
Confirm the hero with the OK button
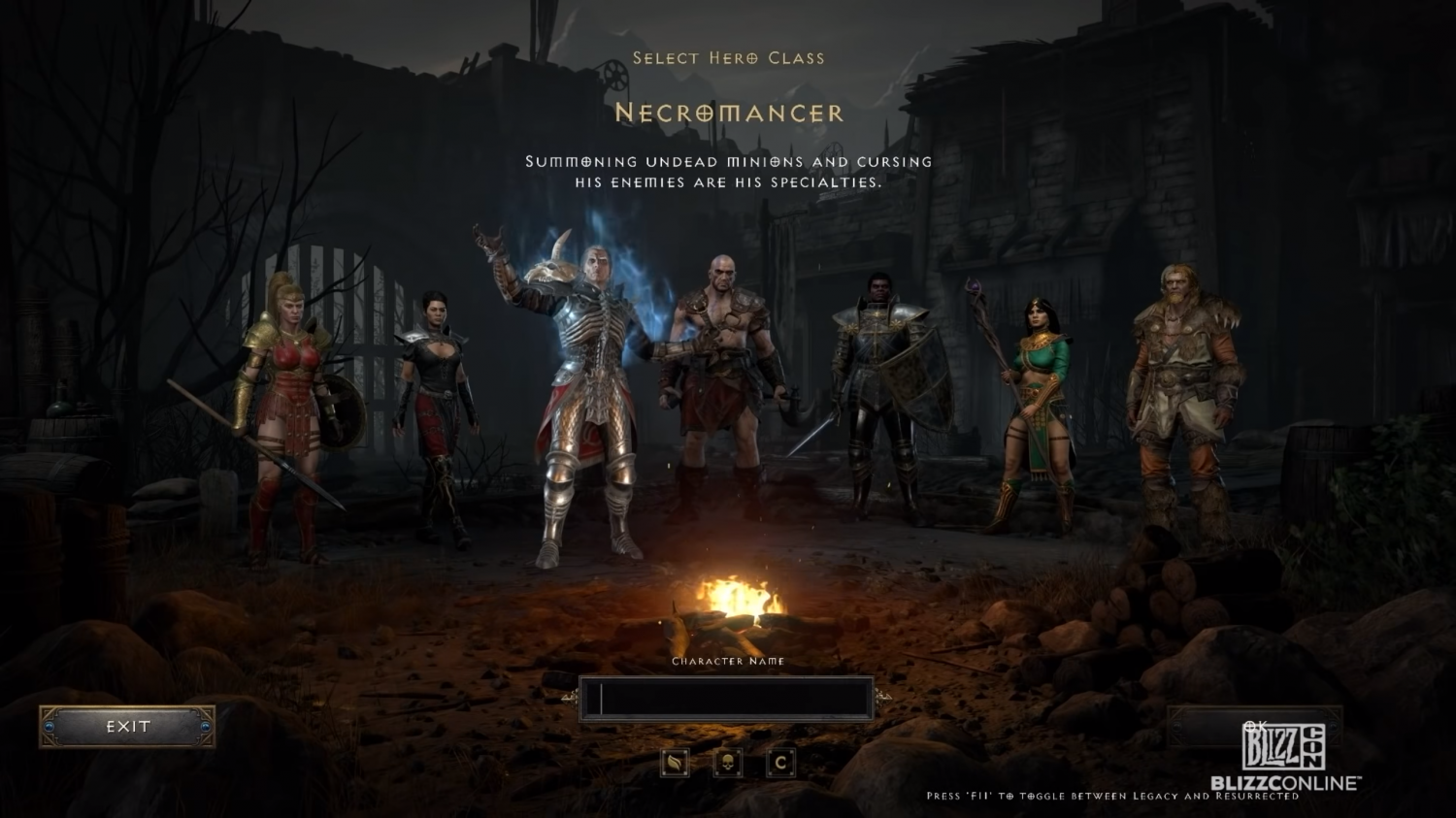click(1254, 726)
